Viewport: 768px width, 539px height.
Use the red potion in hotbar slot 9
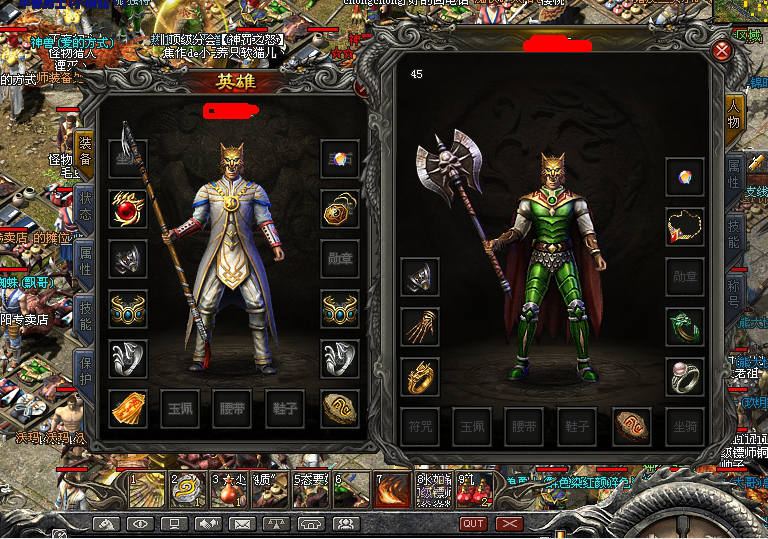pos(474,490)
